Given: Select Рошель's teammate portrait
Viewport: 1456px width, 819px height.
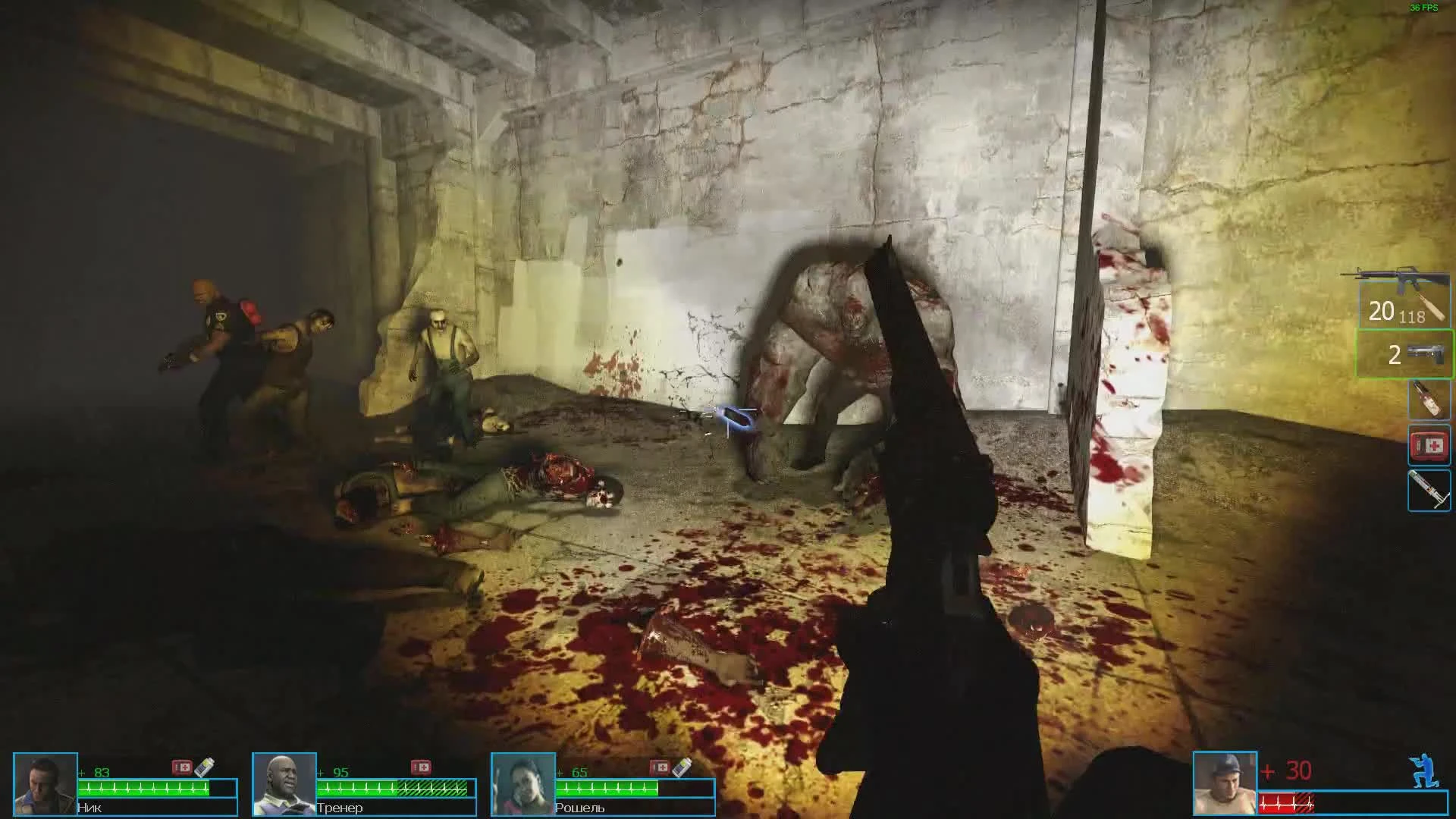Looking at the screenshot, I should tap(523, 783).
